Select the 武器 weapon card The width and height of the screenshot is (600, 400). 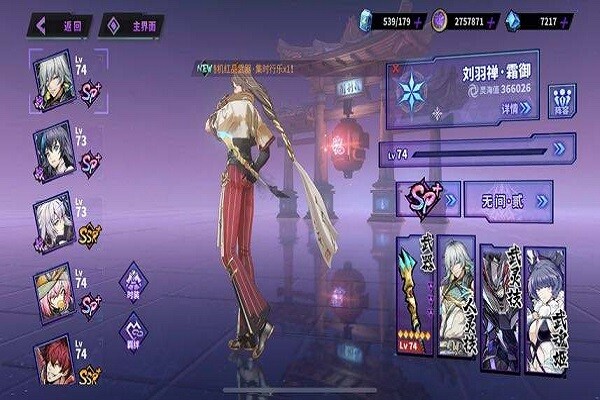411,292
